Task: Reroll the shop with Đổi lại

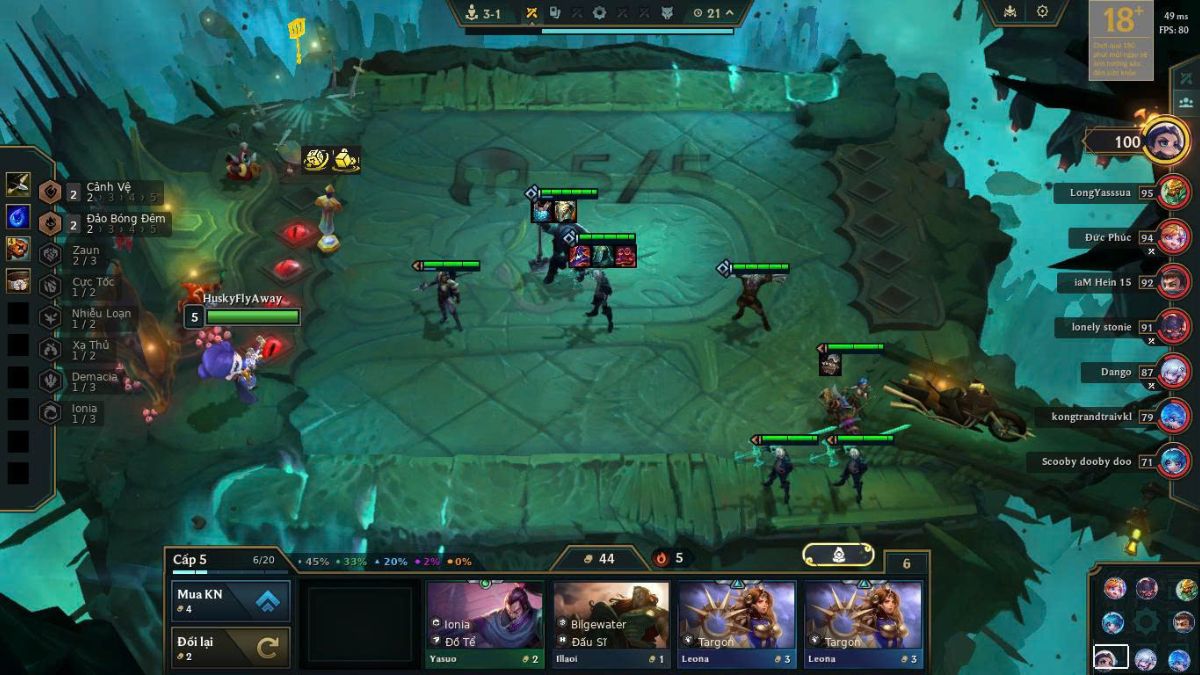Action: [x=231, y=647]
